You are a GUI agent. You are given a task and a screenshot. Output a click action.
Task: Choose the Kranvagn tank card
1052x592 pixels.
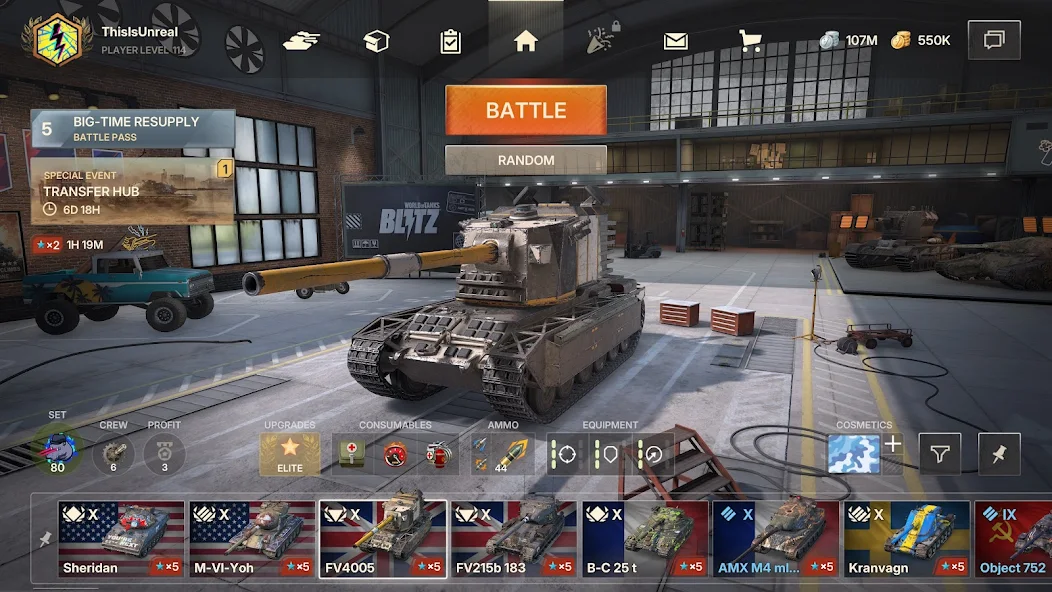906,538
